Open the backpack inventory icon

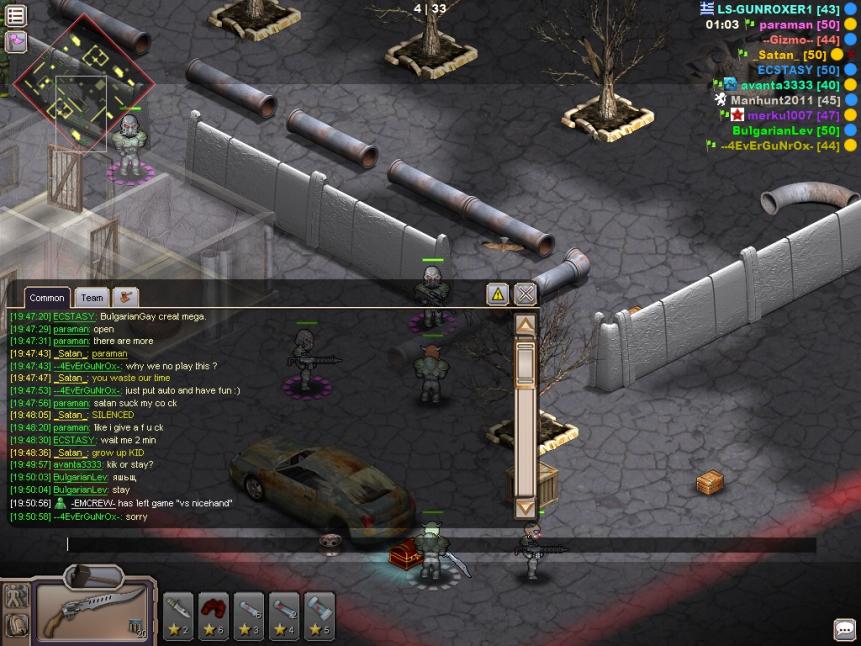click(x=16, y=626)
